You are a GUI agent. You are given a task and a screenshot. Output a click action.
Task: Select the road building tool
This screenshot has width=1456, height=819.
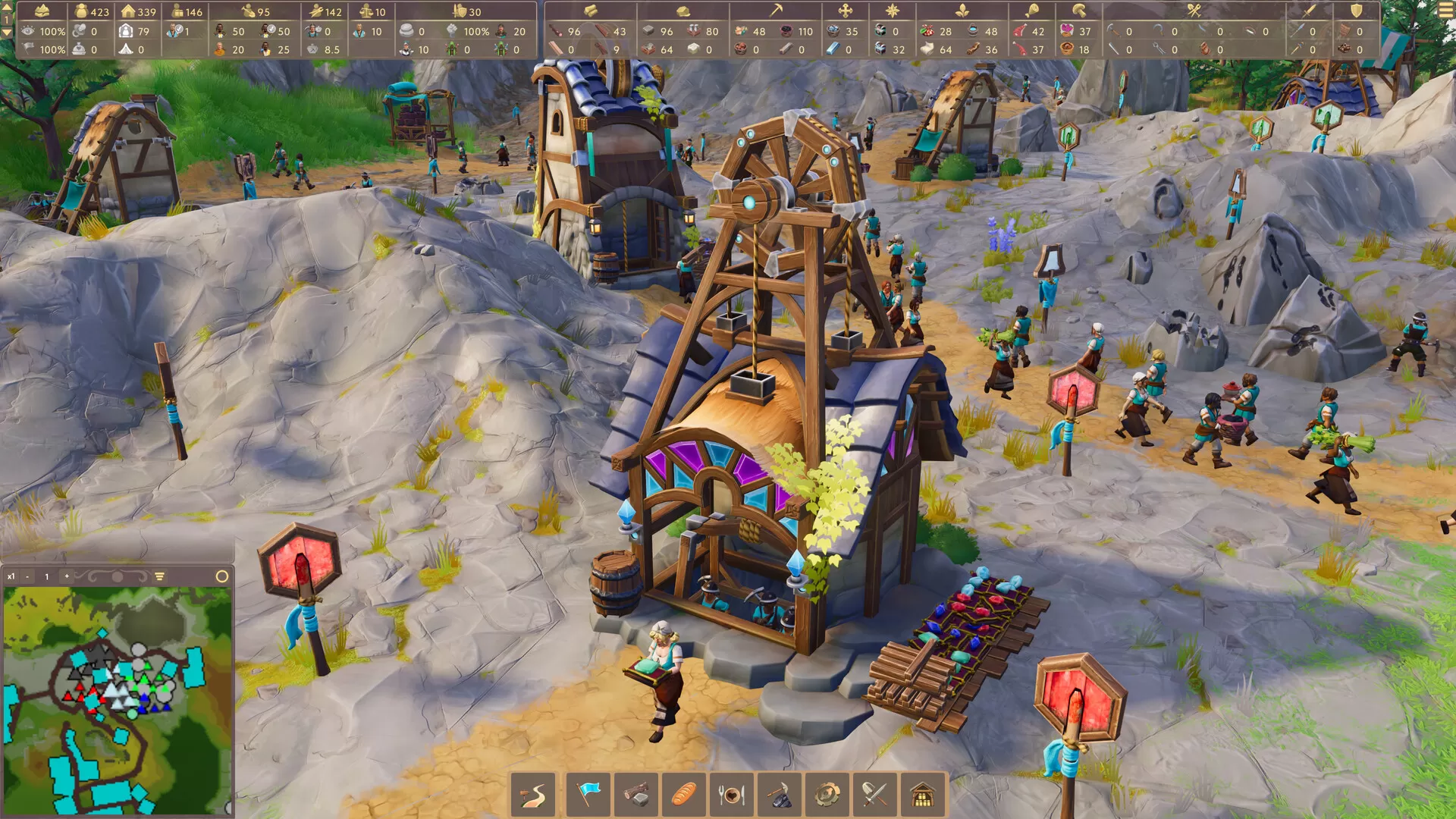(x=533, y=793)
